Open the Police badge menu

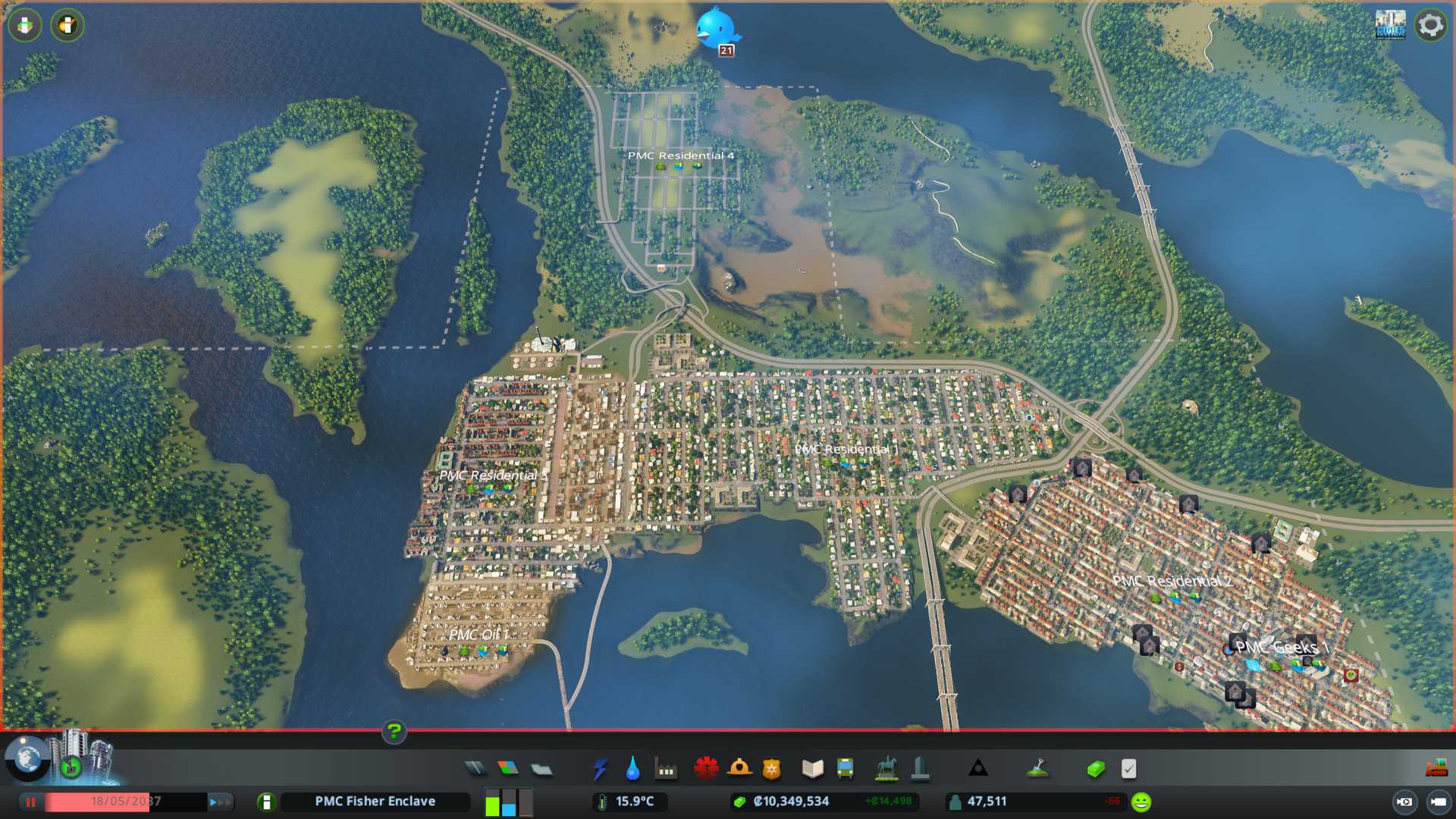point(772,769)
